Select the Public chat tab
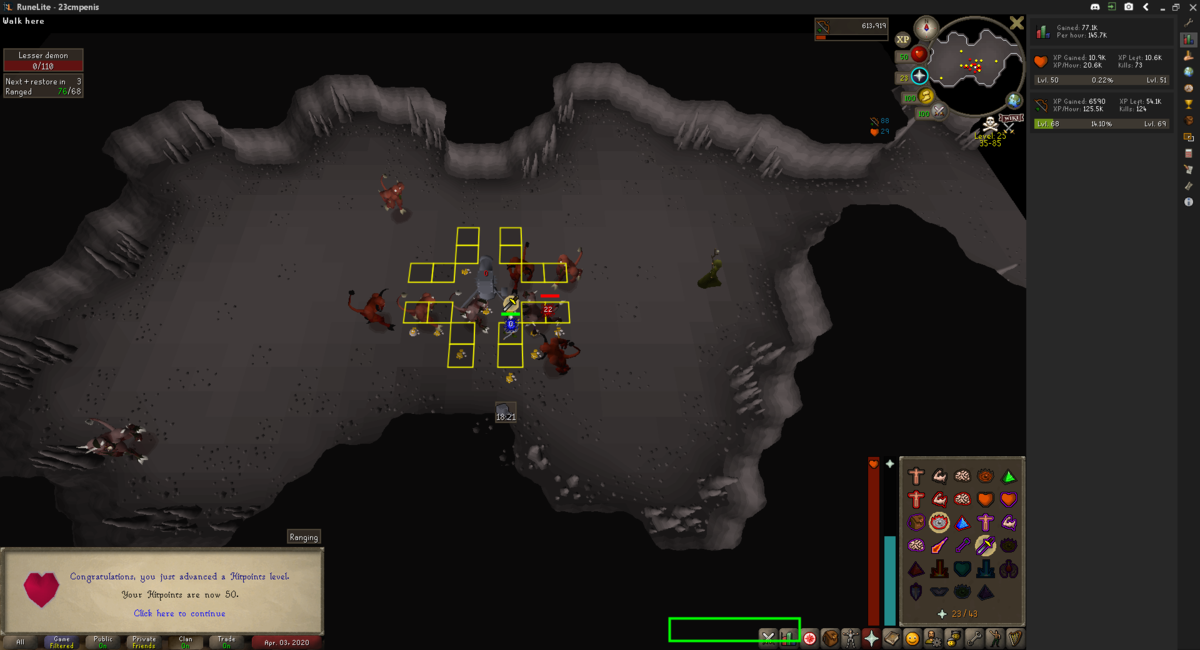Image resolution: width=1200 pixels, height=650 pixels. 103,641
